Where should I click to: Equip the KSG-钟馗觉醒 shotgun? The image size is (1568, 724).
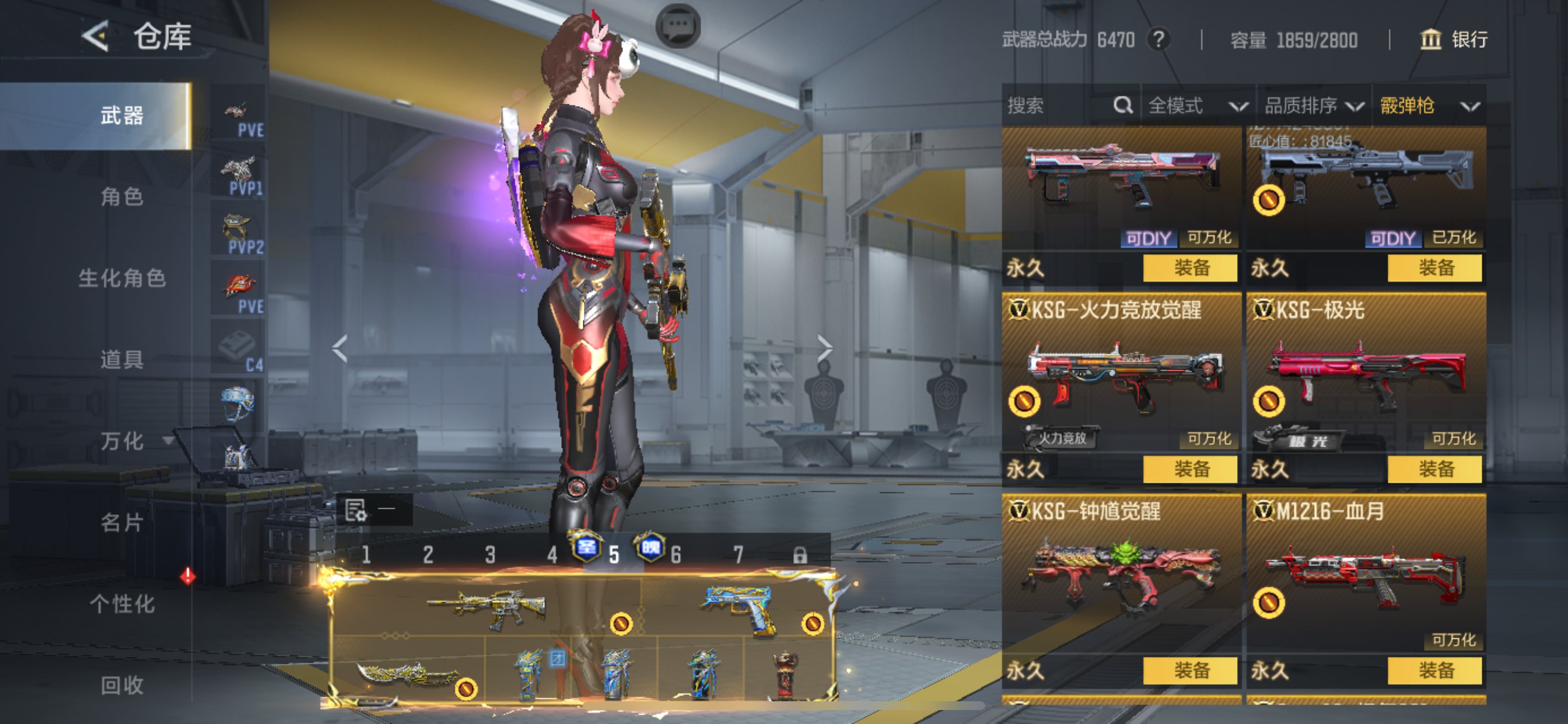coord(1190,670)
